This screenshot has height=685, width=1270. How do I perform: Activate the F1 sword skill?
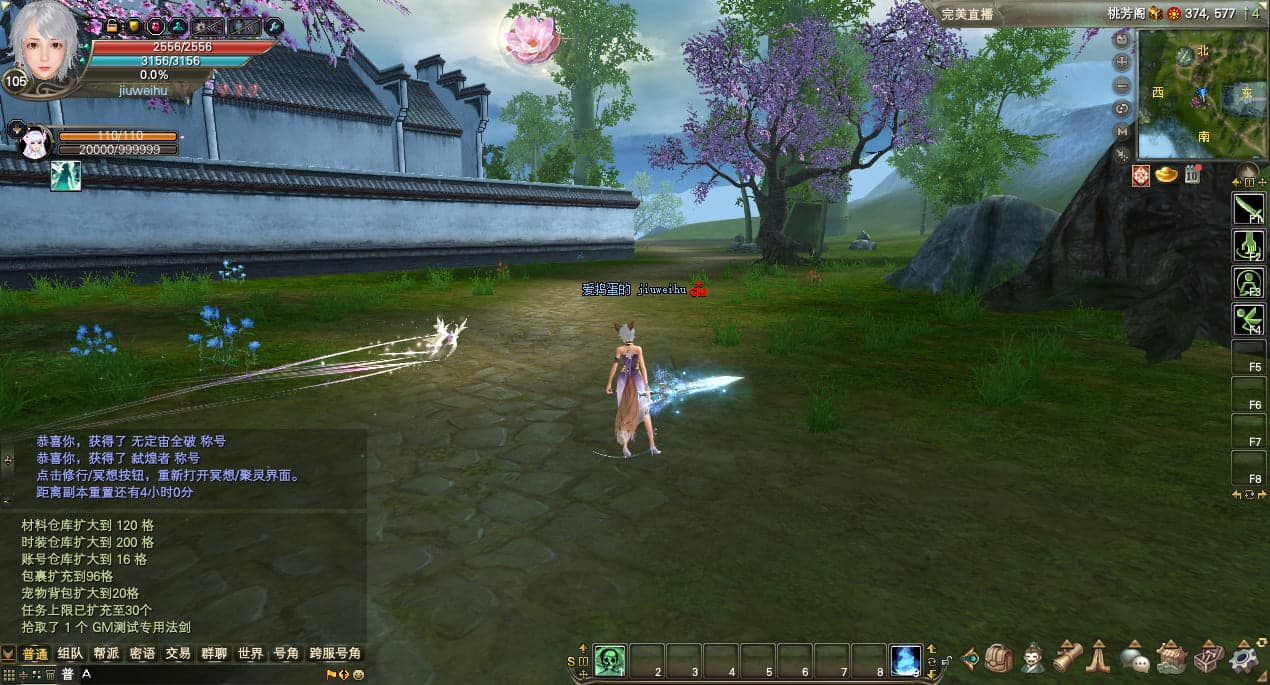click(1249, 208)
